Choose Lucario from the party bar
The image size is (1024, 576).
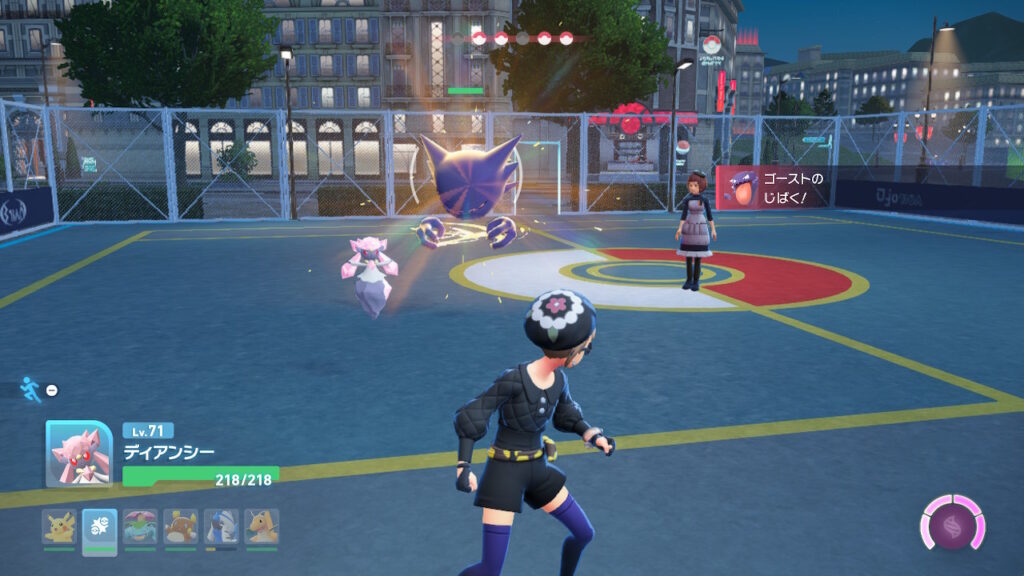pyautogui.click(x=221, y=527)
